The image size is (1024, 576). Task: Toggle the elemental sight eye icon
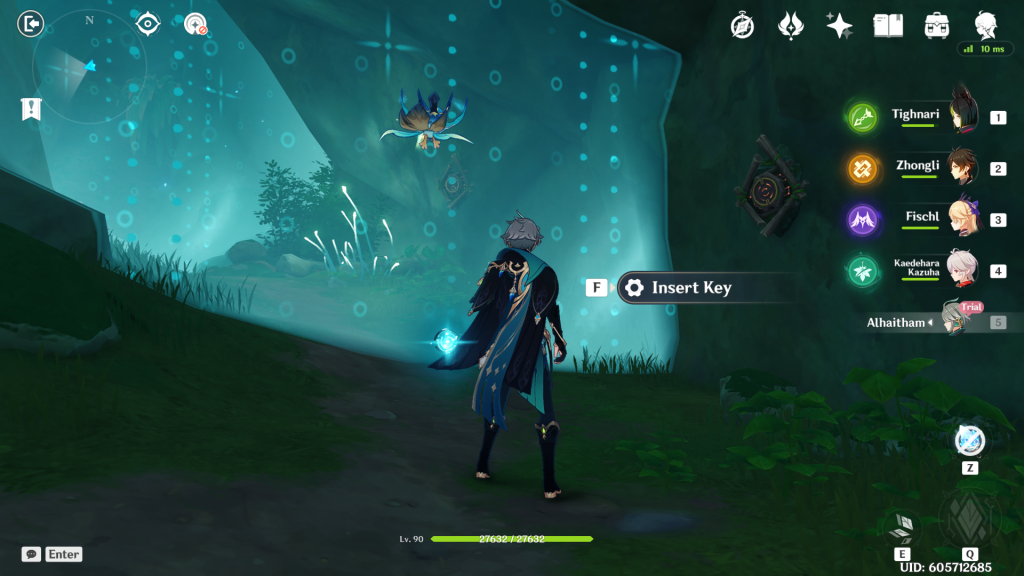pyautogui.click(x=148, y=24)
